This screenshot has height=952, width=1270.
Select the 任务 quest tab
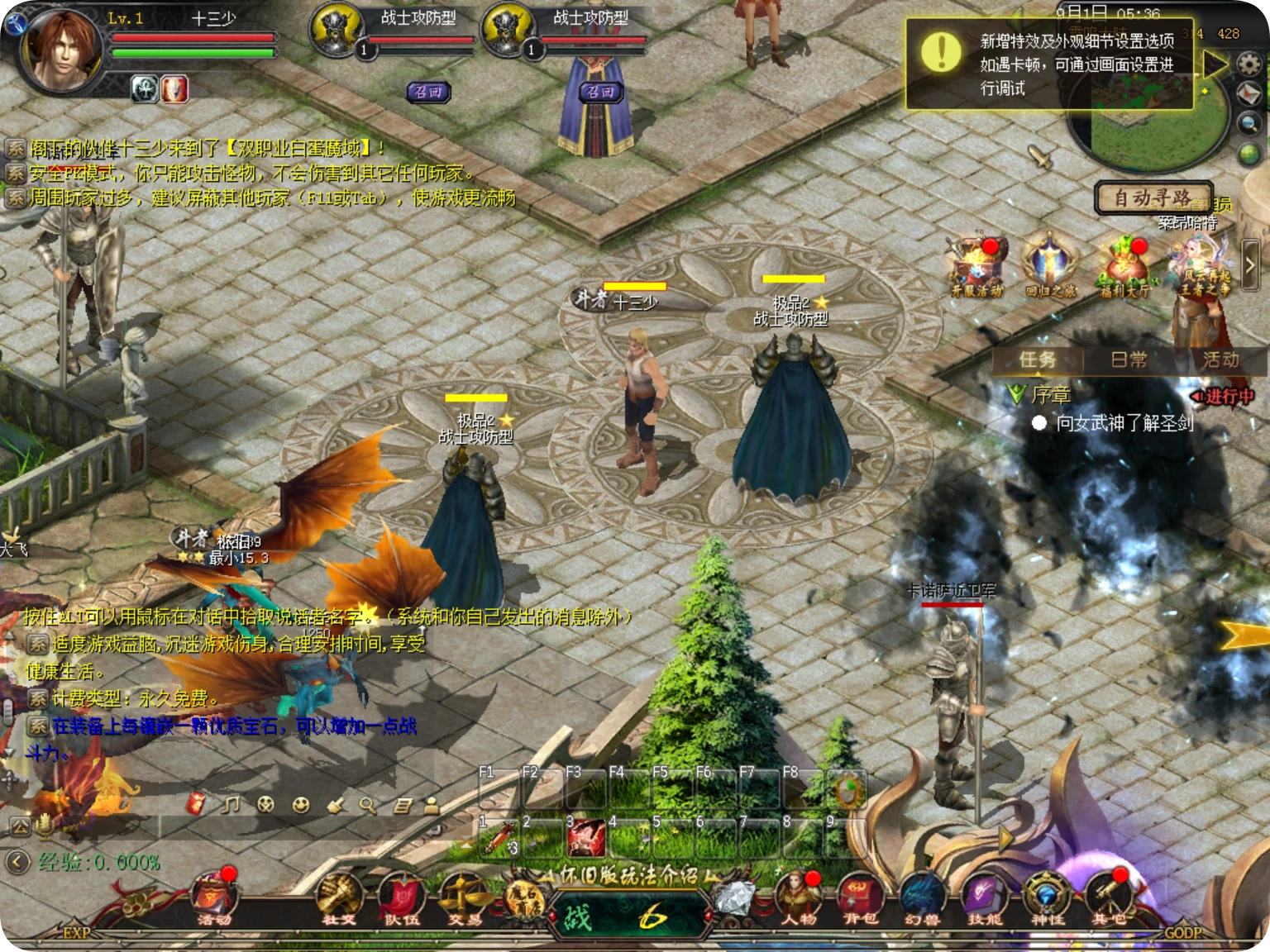click(1037, 359)
